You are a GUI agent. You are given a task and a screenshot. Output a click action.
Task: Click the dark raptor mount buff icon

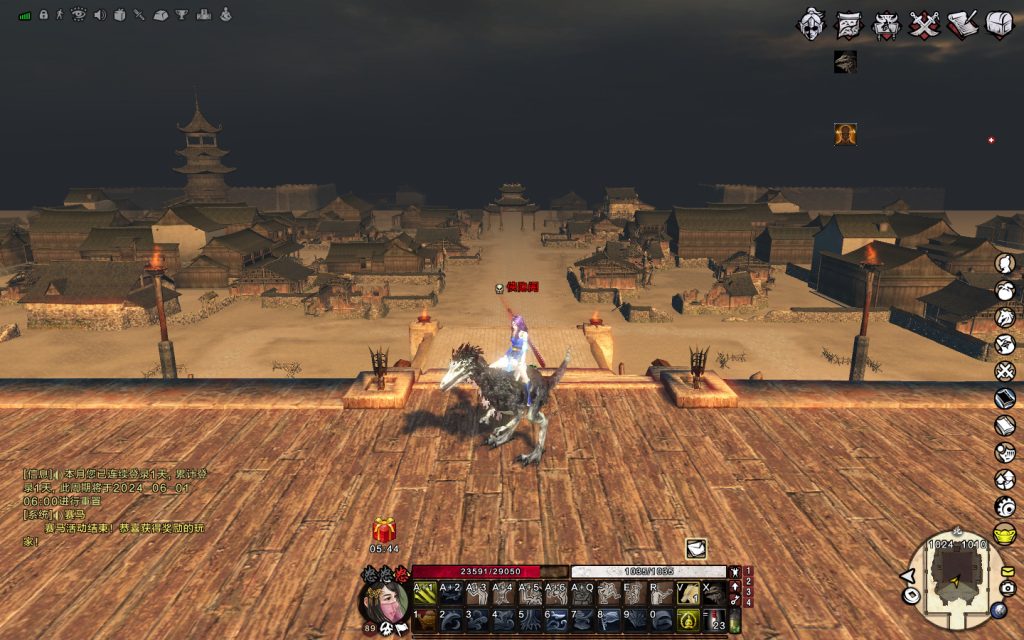click(846, 62)
